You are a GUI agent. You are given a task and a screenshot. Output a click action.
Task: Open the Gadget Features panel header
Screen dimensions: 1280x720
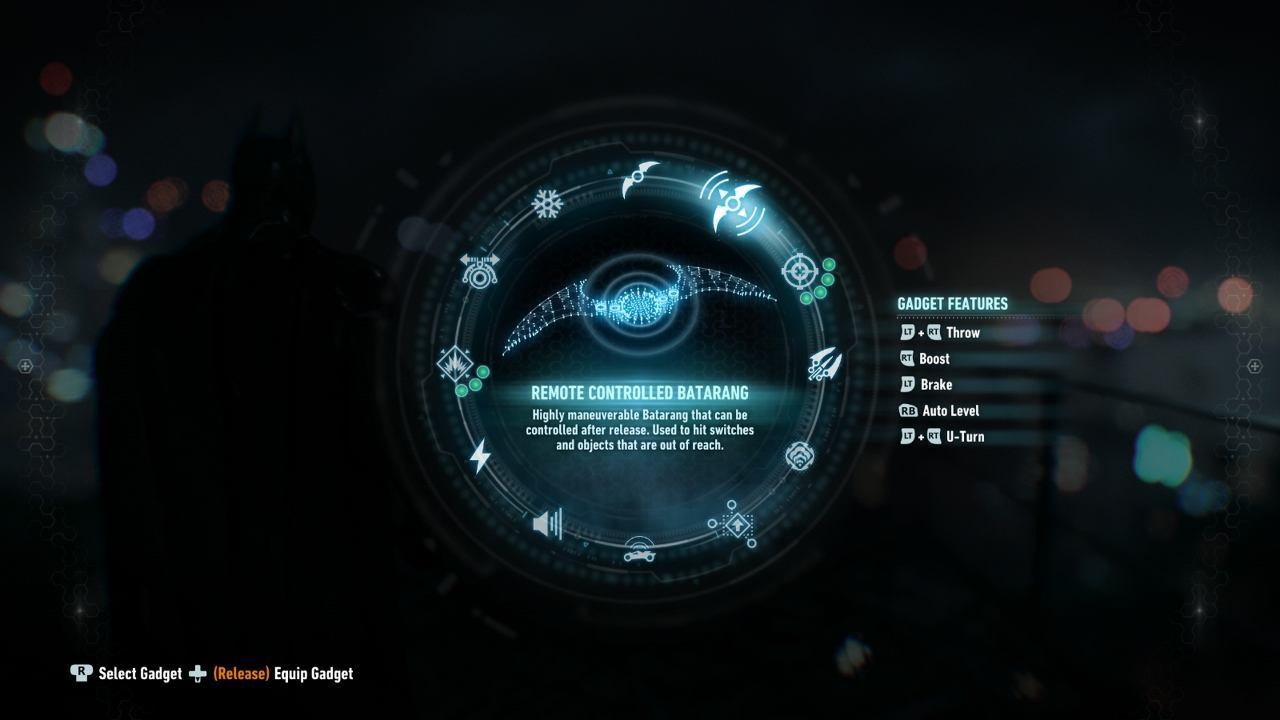(x=951, y=303)
